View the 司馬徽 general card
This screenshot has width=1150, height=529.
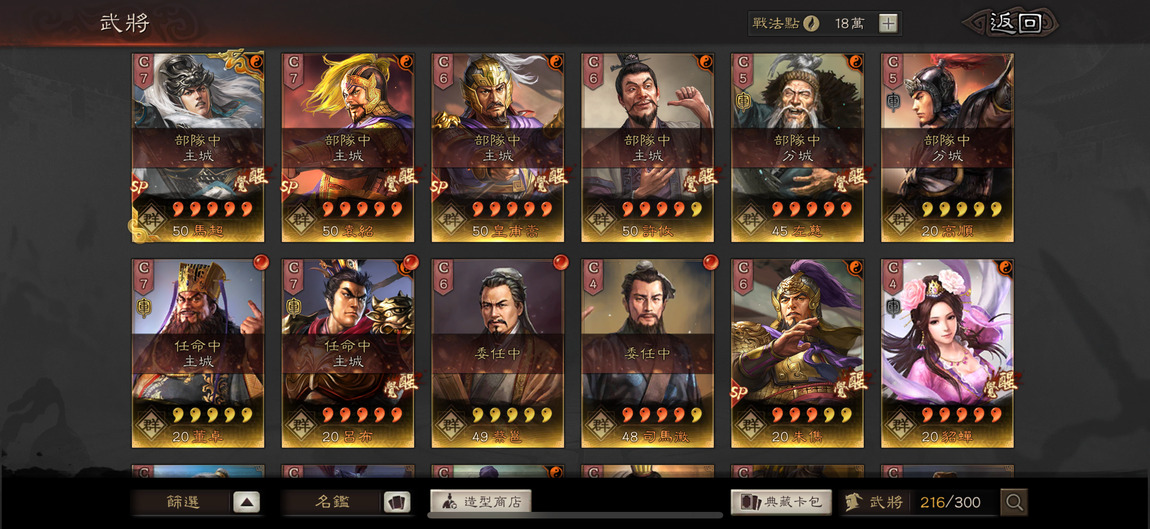pos(648,353)
